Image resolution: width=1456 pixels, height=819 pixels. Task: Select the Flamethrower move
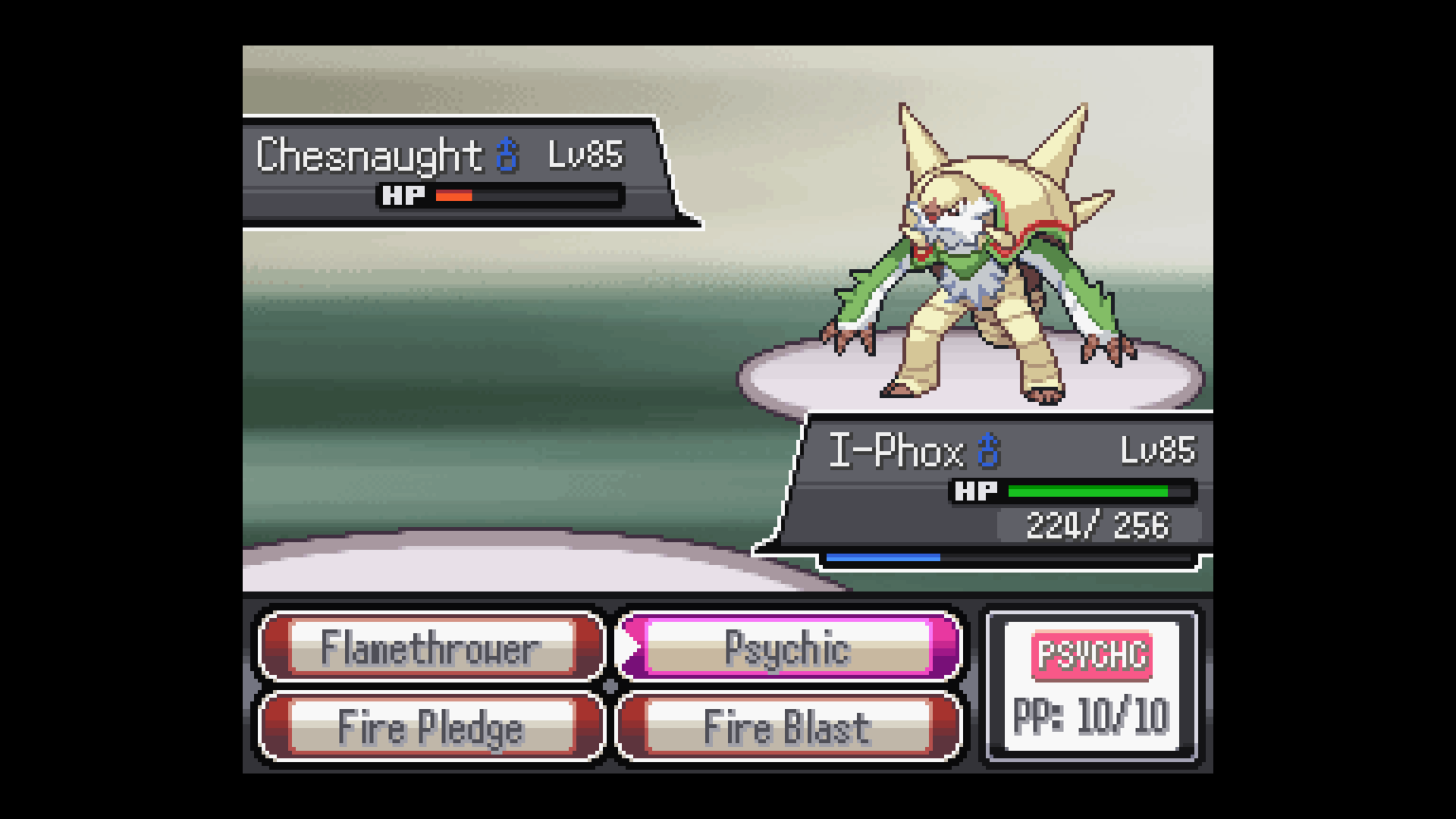pyautogui.click(x=431, y=648)
